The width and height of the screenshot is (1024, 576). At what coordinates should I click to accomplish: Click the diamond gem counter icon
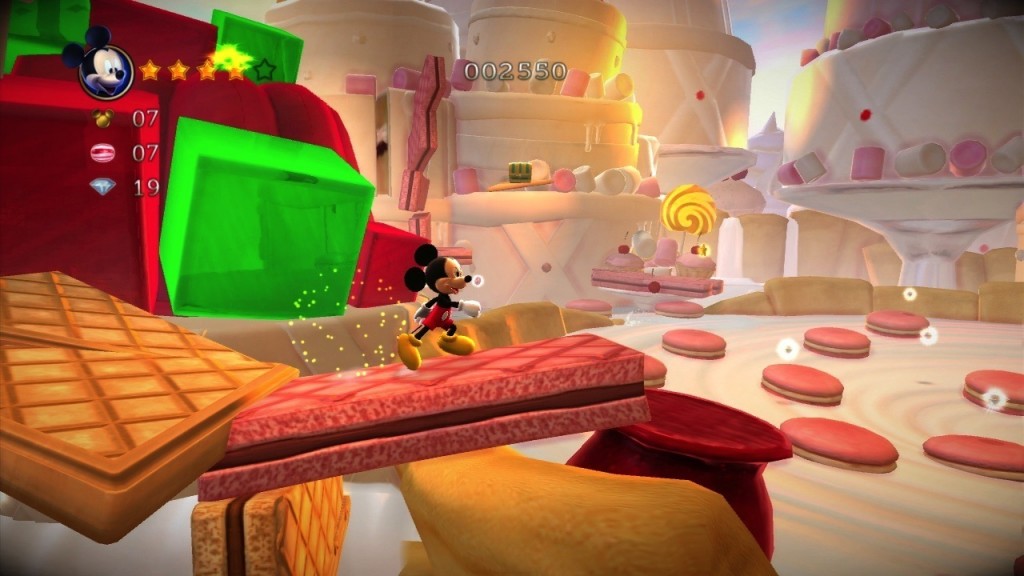pyautogui.click(x=102, y=186)
